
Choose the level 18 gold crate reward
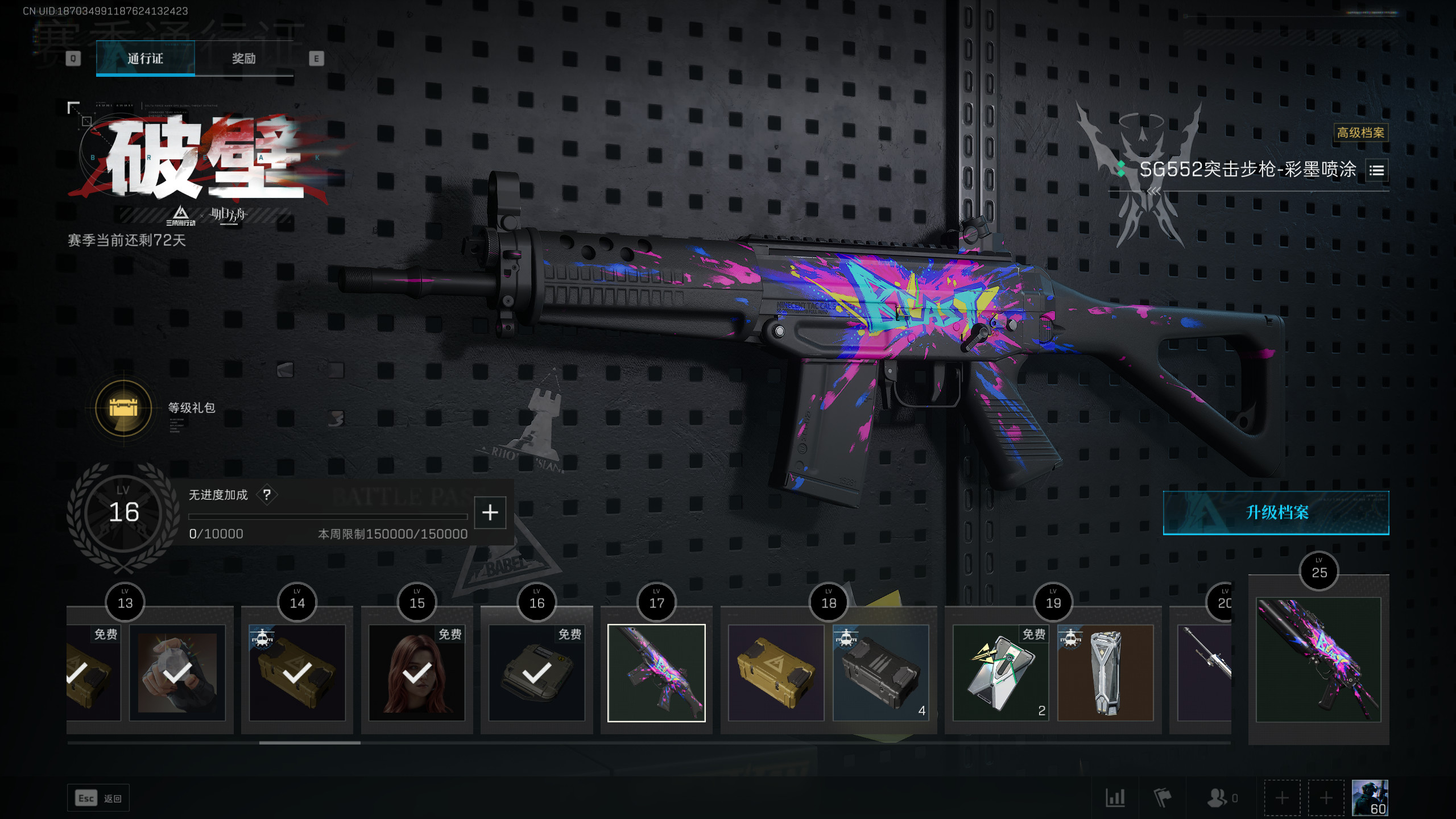point(776,673)
